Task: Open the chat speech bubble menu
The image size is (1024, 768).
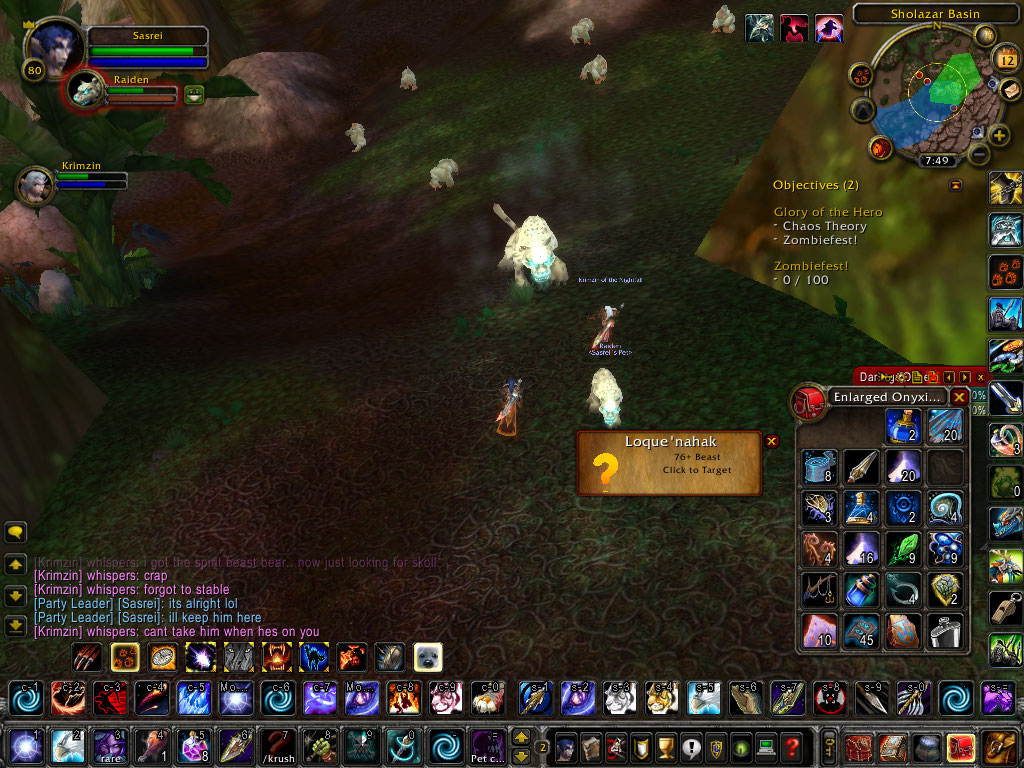Action: coord(15,532)
